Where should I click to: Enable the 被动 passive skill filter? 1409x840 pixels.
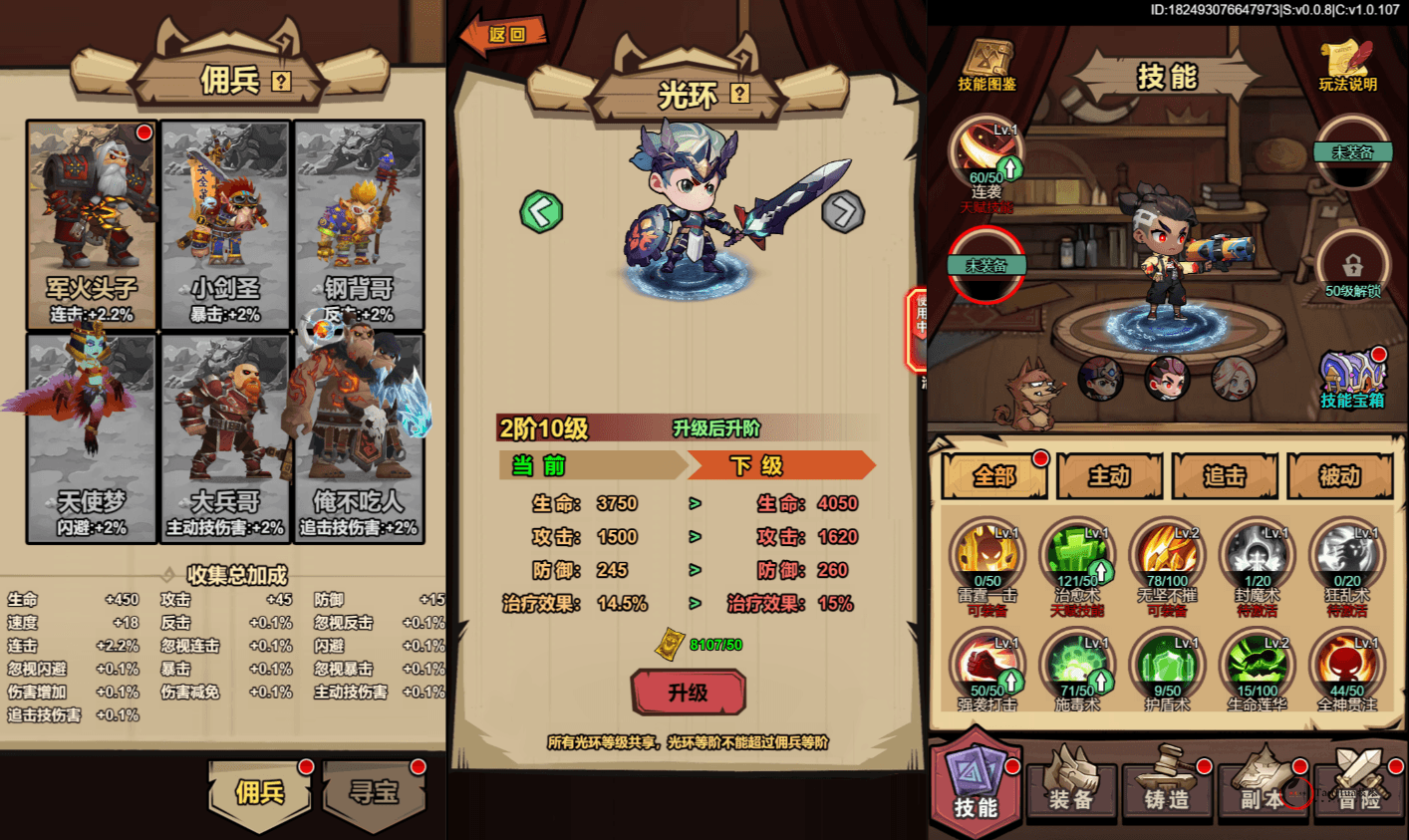(1340, 477)
